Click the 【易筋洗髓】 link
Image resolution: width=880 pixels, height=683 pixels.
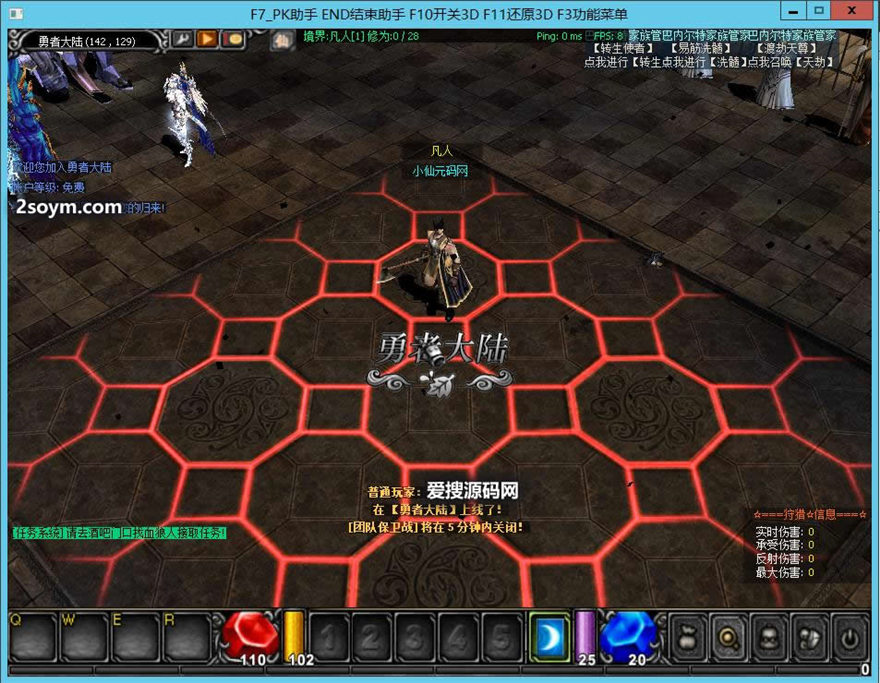point(704,48)
